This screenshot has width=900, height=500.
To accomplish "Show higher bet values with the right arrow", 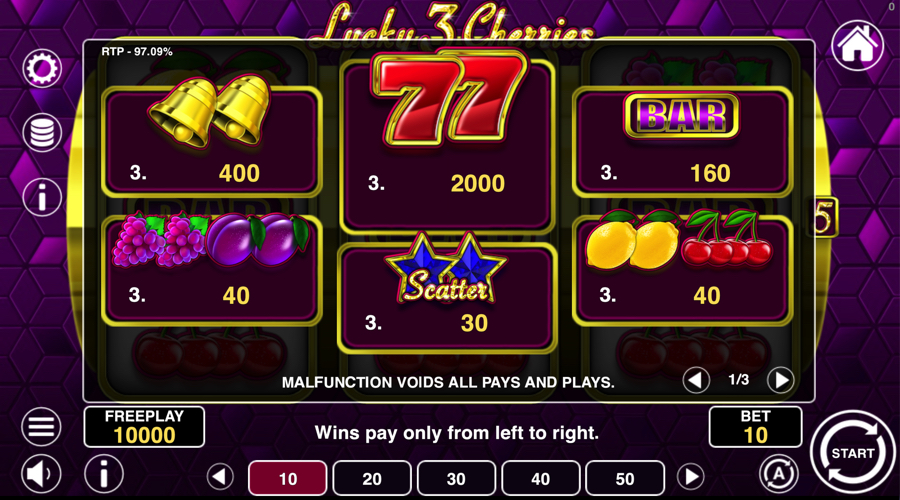I will pyautogui.click(x=690, y=477).
